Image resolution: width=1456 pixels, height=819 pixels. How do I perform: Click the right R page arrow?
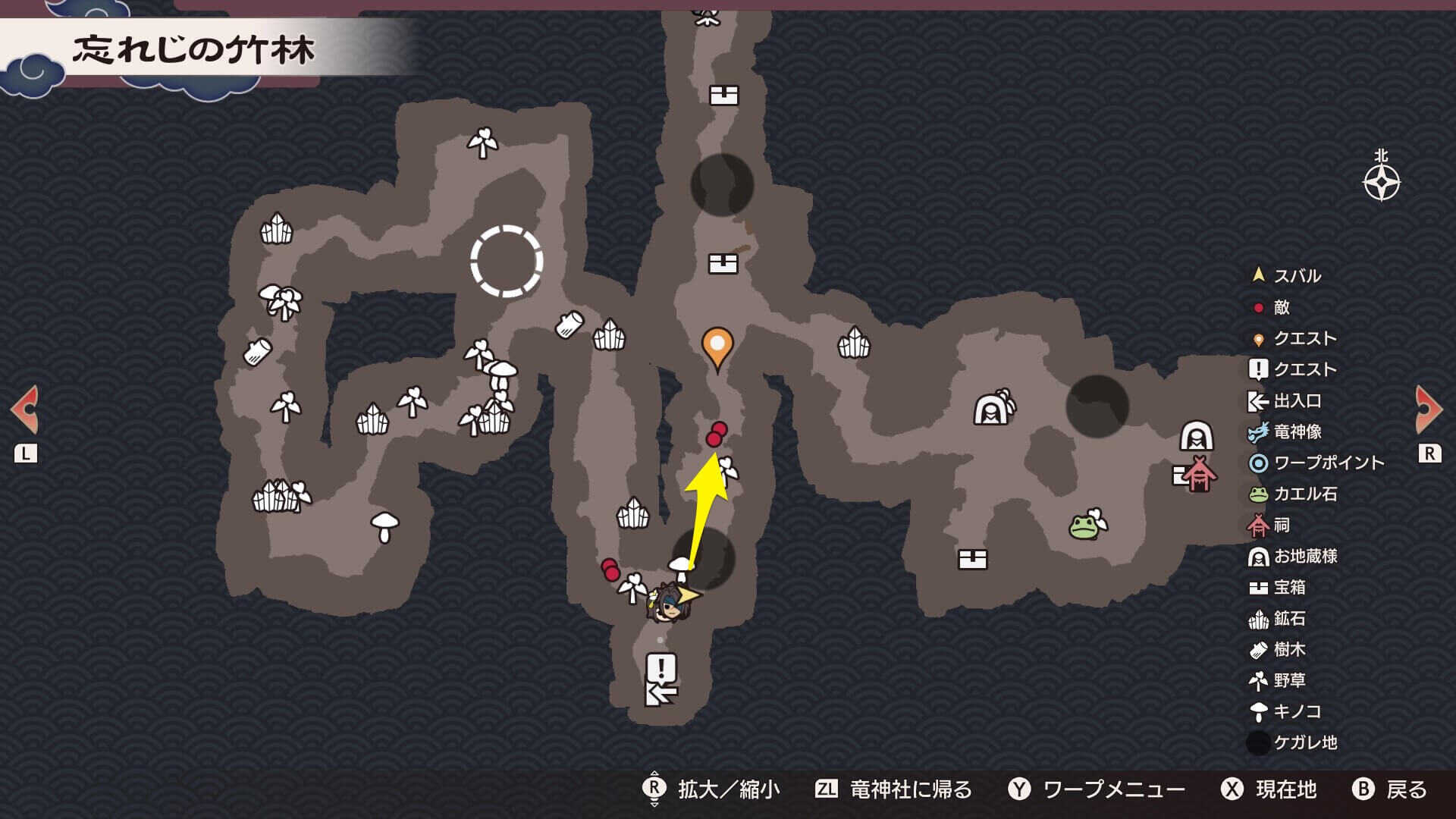click(1429, 409)
